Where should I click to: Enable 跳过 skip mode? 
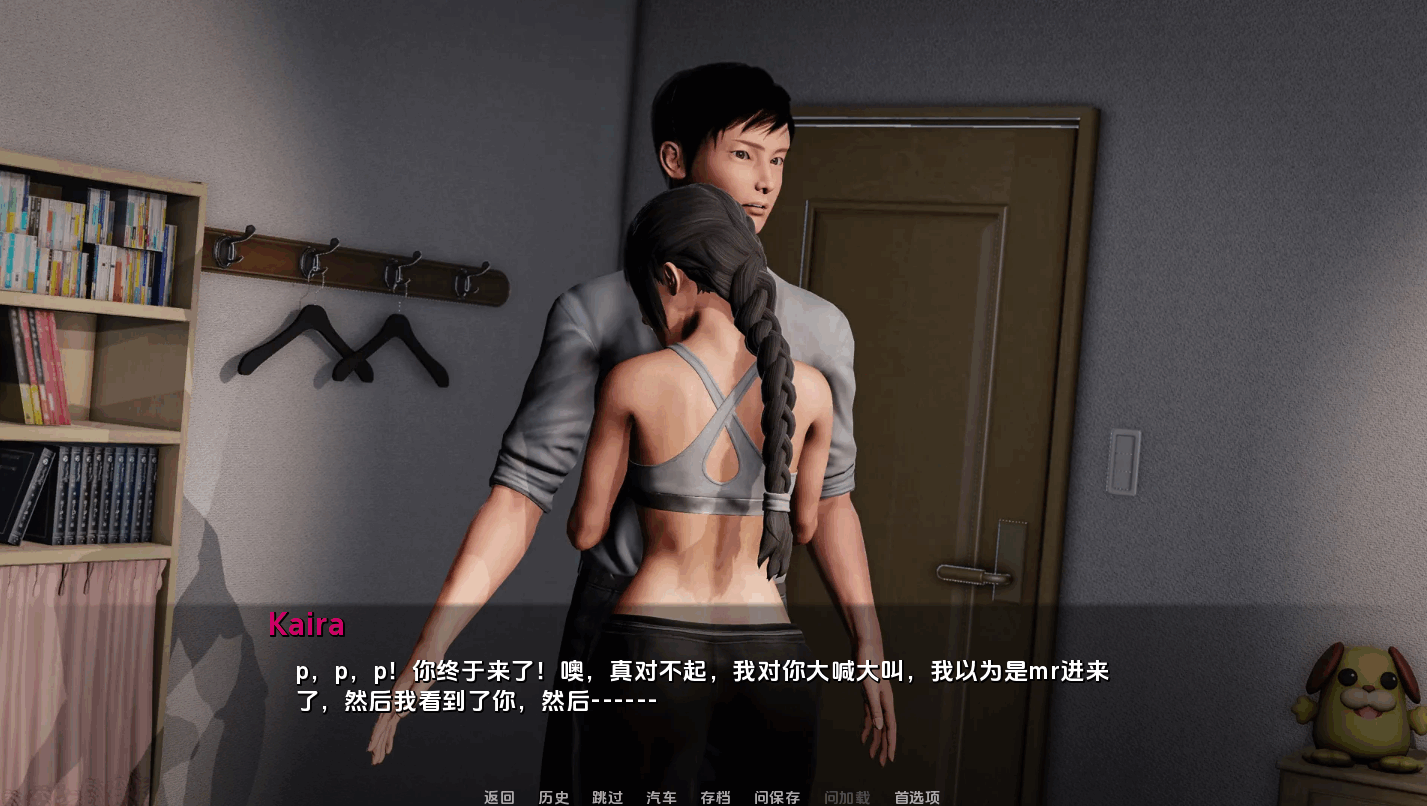(608, 798)
